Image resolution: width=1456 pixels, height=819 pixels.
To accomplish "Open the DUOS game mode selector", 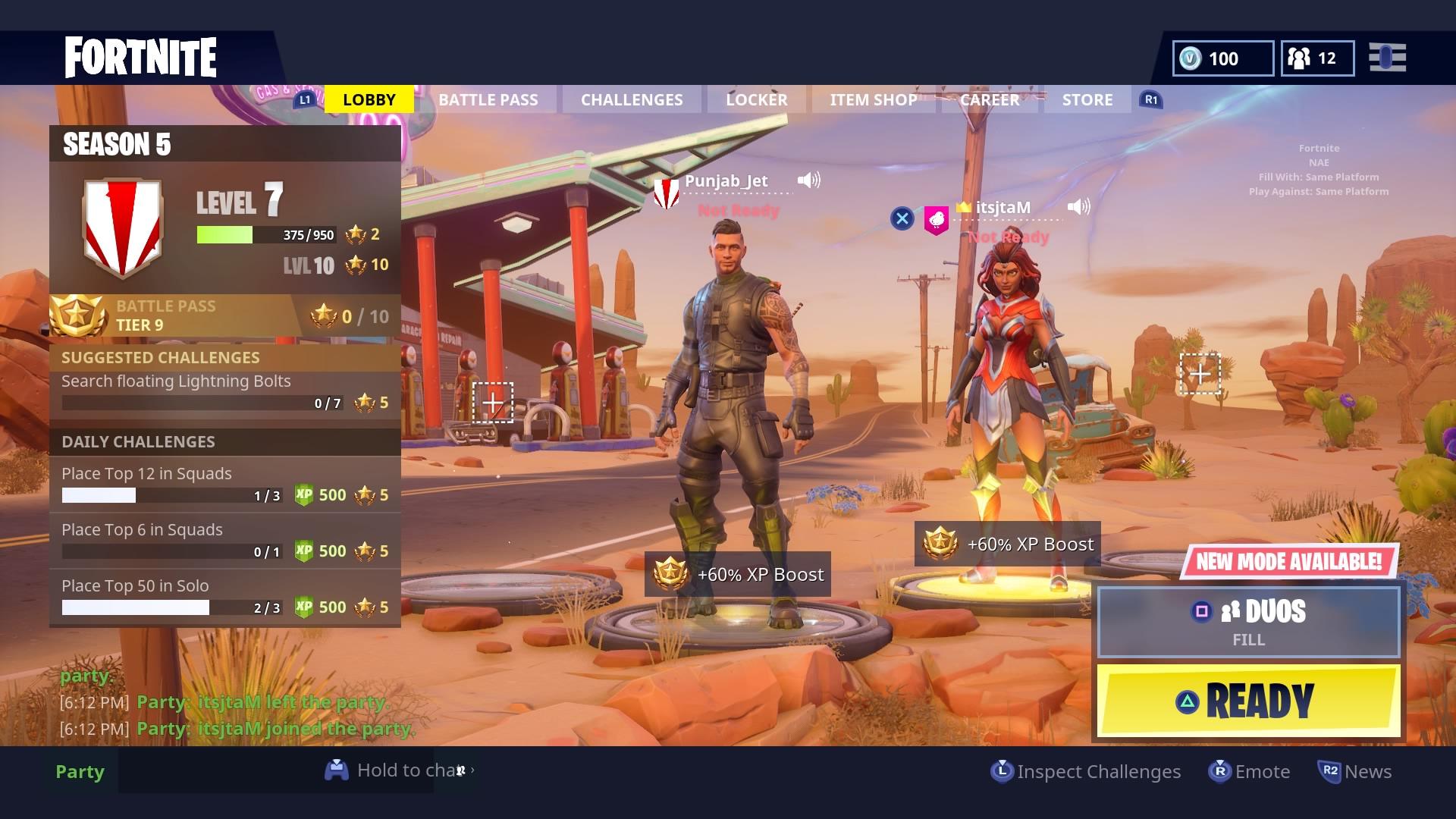I will 1248,622.
